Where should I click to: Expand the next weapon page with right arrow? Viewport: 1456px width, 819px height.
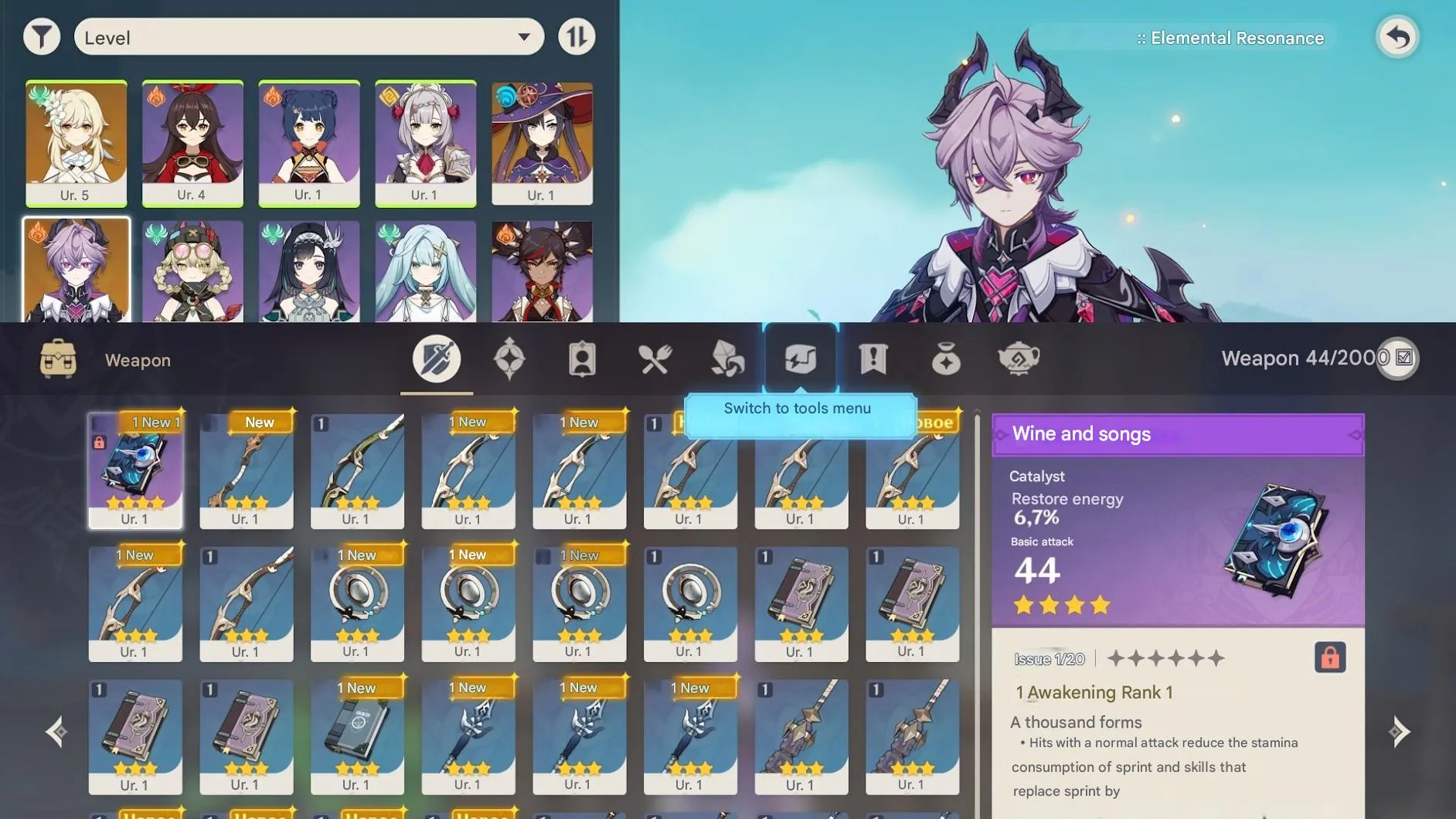(x=1400, y=731)
